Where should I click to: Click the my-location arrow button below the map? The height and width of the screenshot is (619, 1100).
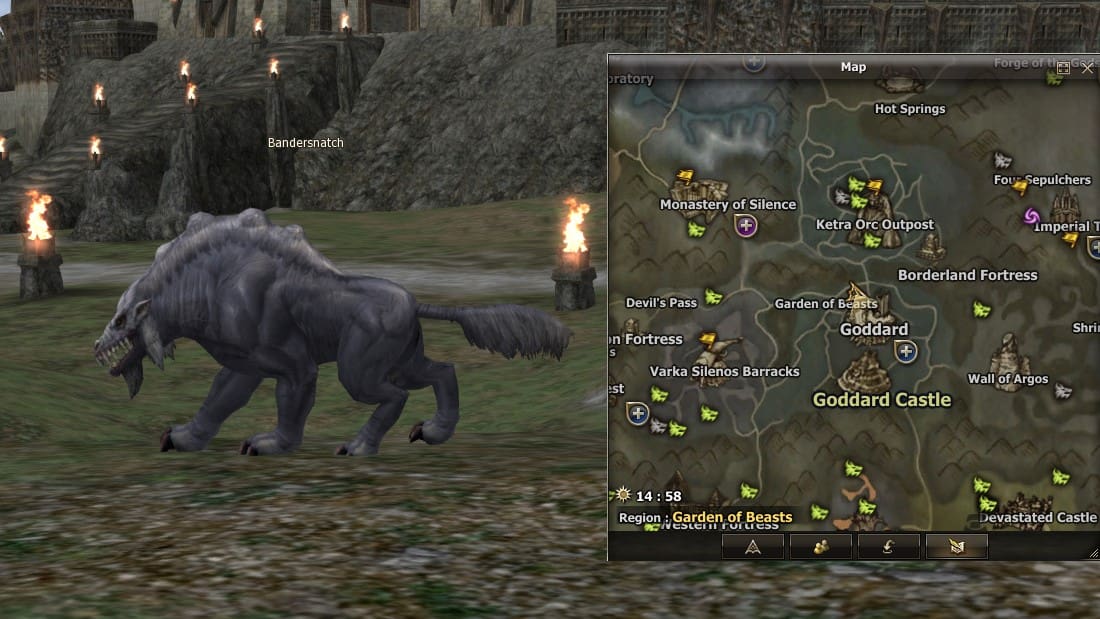753,546
